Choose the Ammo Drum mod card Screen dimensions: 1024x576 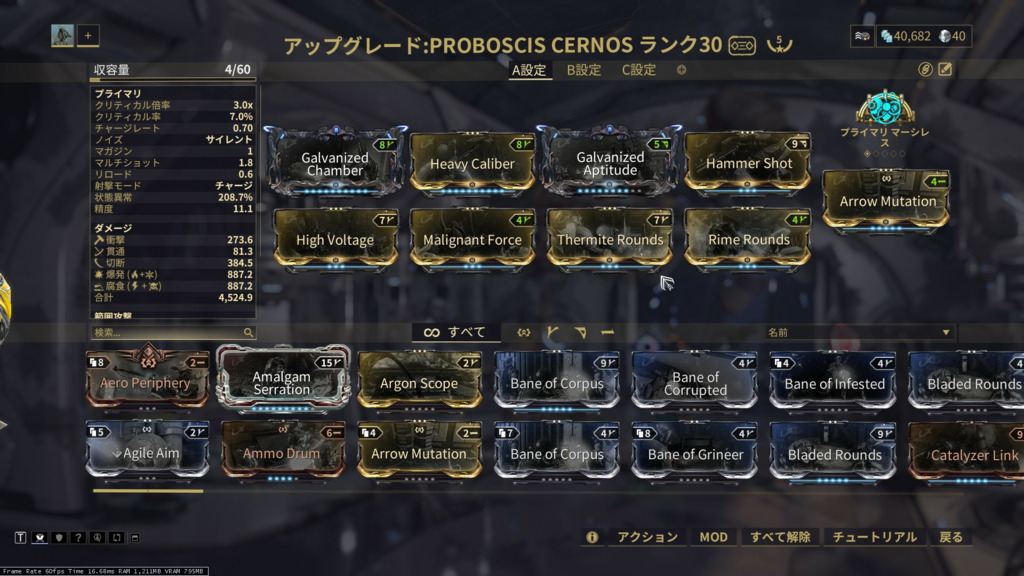(282, 454)
